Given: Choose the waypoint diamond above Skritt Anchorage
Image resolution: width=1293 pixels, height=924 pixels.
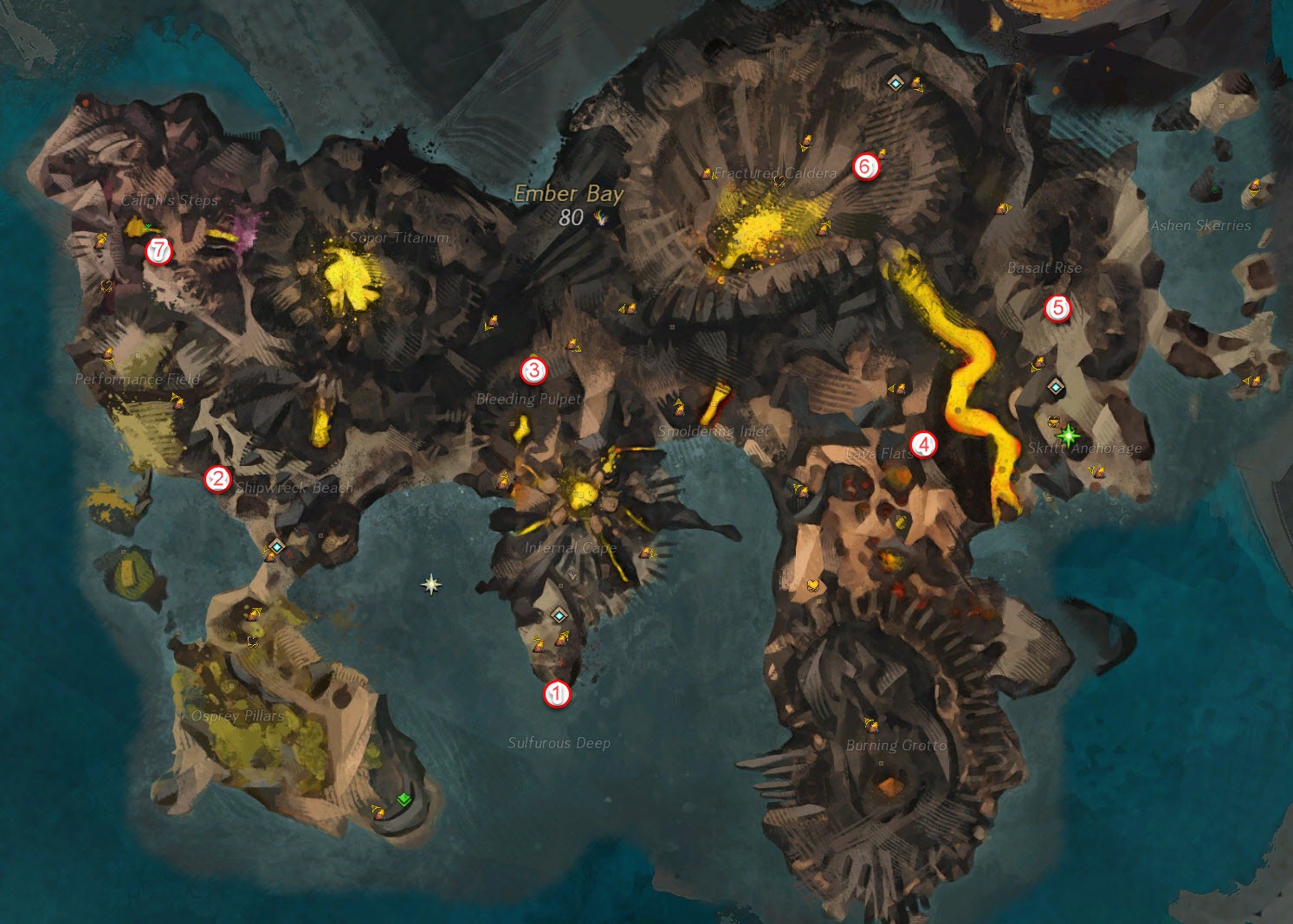Looking at the screenshot, I should [1055, 387].
